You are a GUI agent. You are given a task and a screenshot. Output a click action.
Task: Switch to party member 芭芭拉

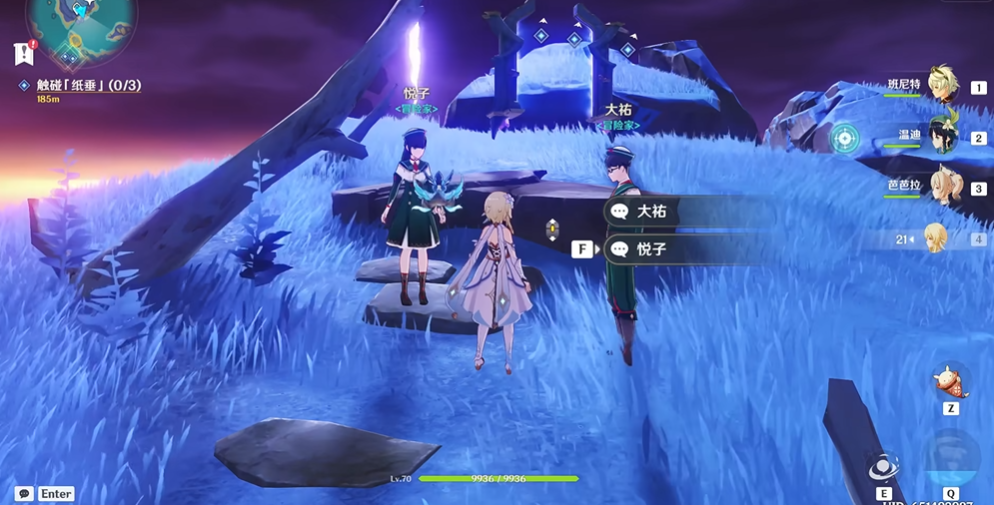click(x=941, y=187)
